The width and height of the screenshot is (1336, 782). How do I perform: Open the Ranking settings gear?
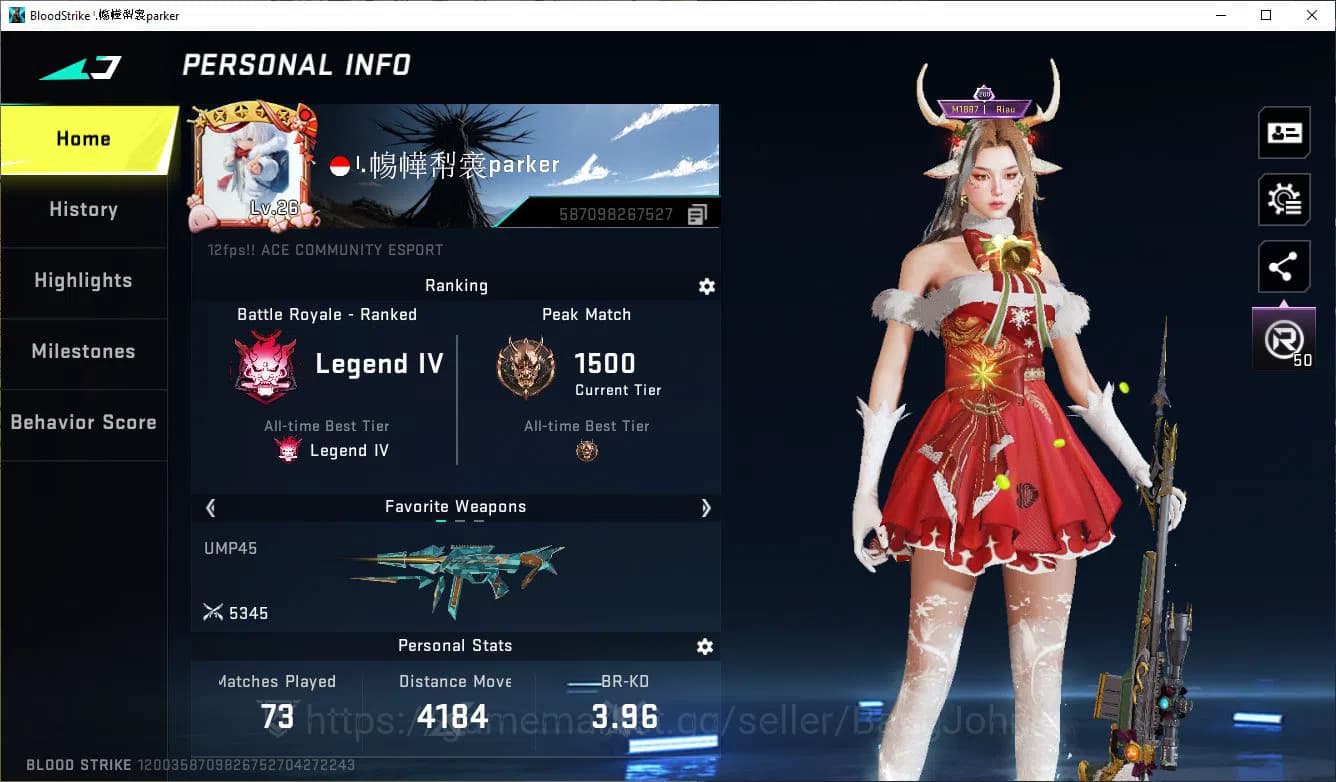tap(707, 287)
